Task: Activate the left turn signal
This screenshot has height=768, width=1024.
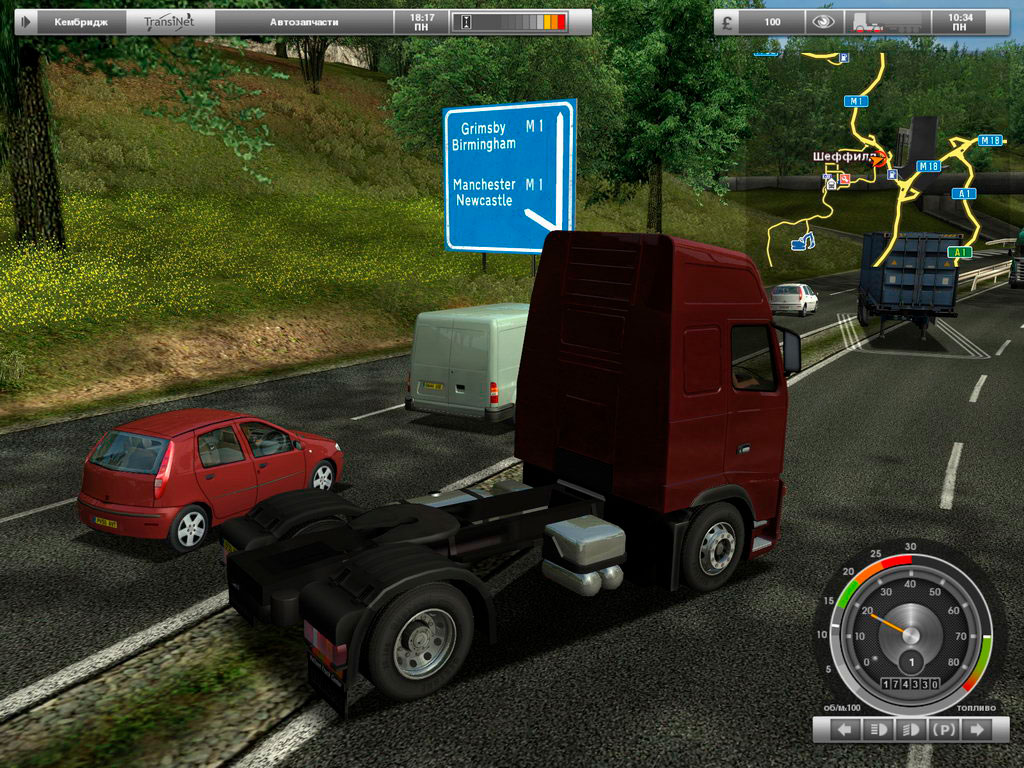Action: 845,731
